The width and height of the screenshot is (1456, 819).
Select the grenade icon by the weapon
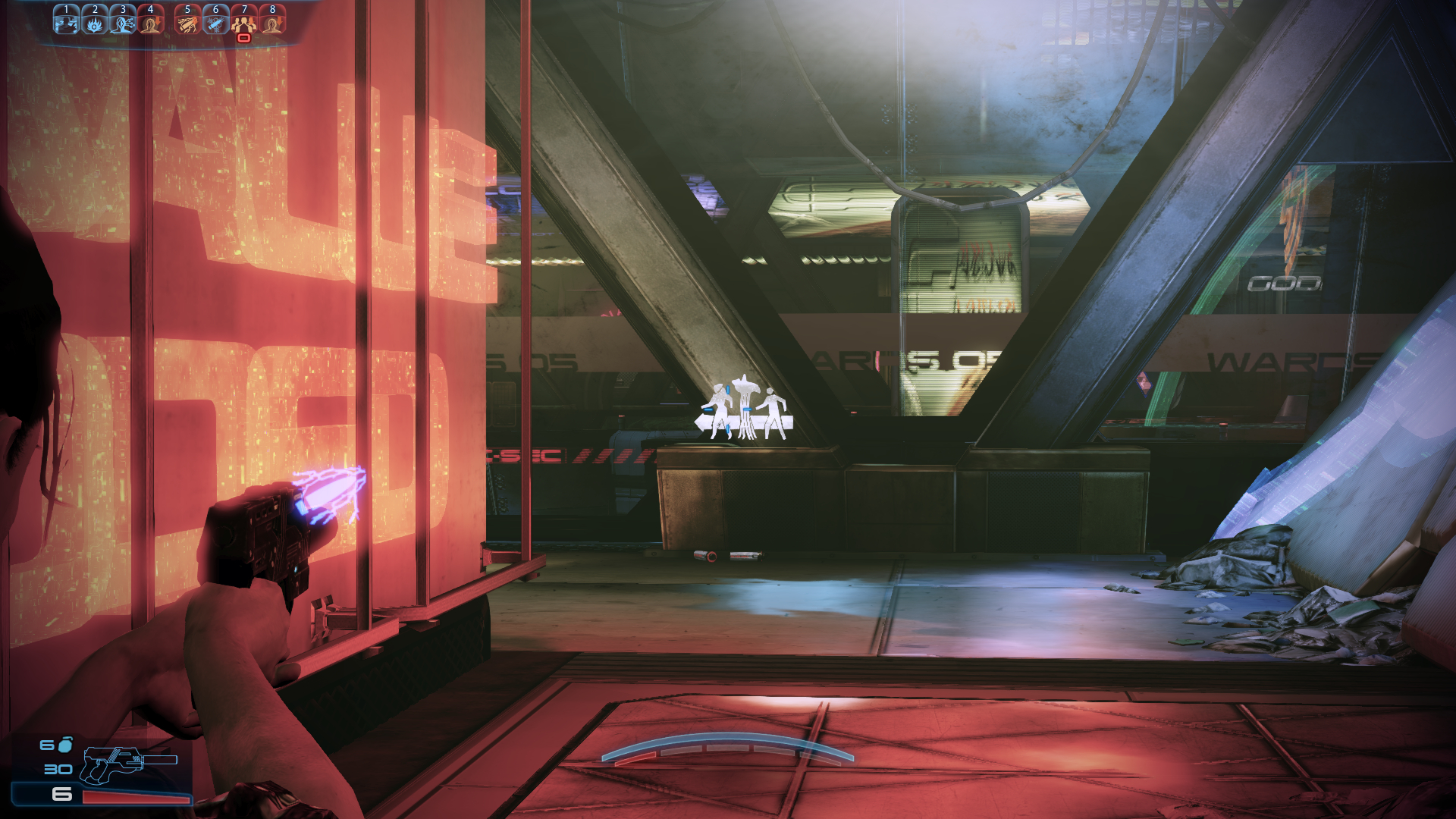coord(66,745)
